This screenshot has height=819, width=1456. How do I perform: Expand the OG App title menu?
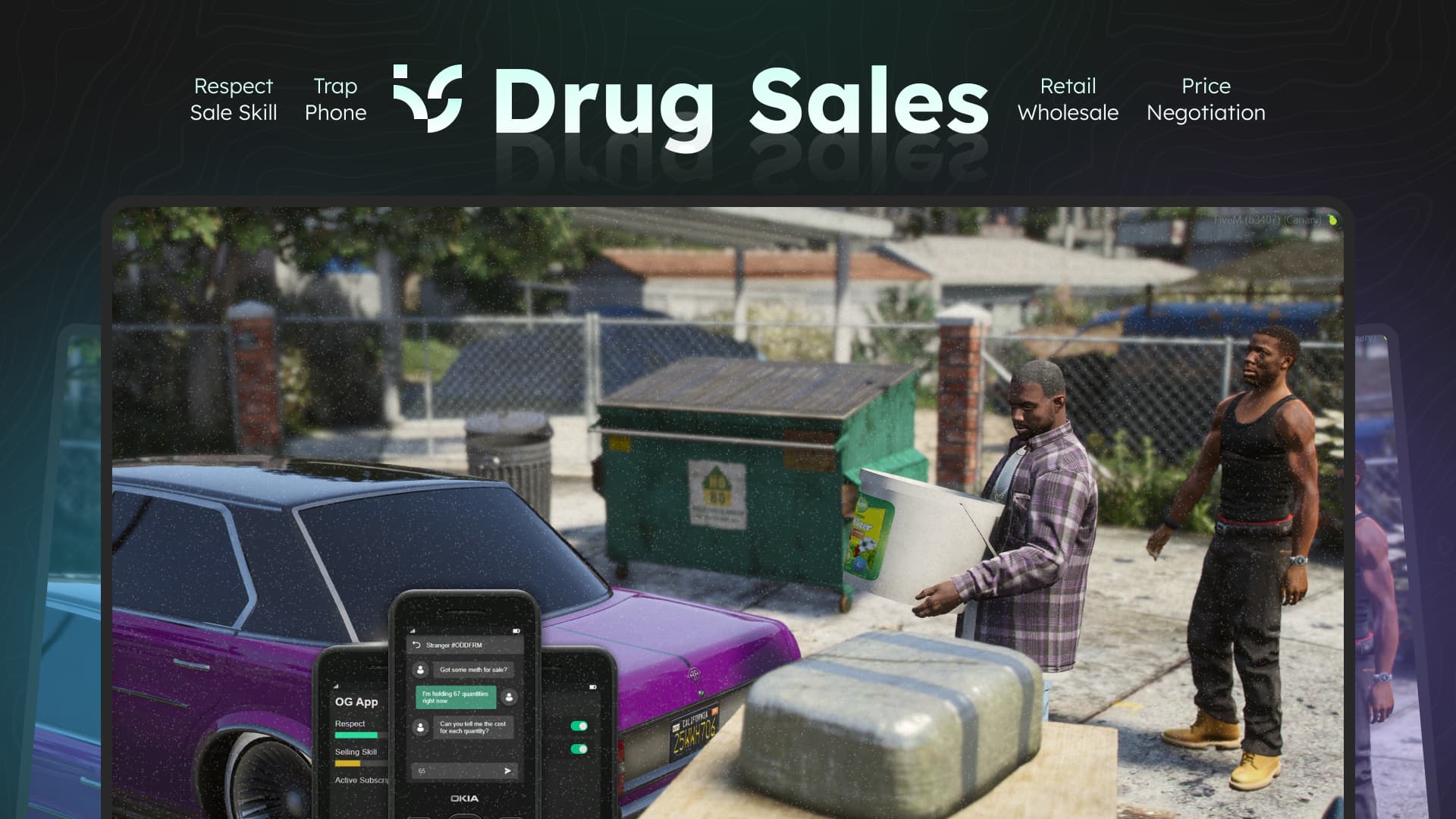[356, 702]
